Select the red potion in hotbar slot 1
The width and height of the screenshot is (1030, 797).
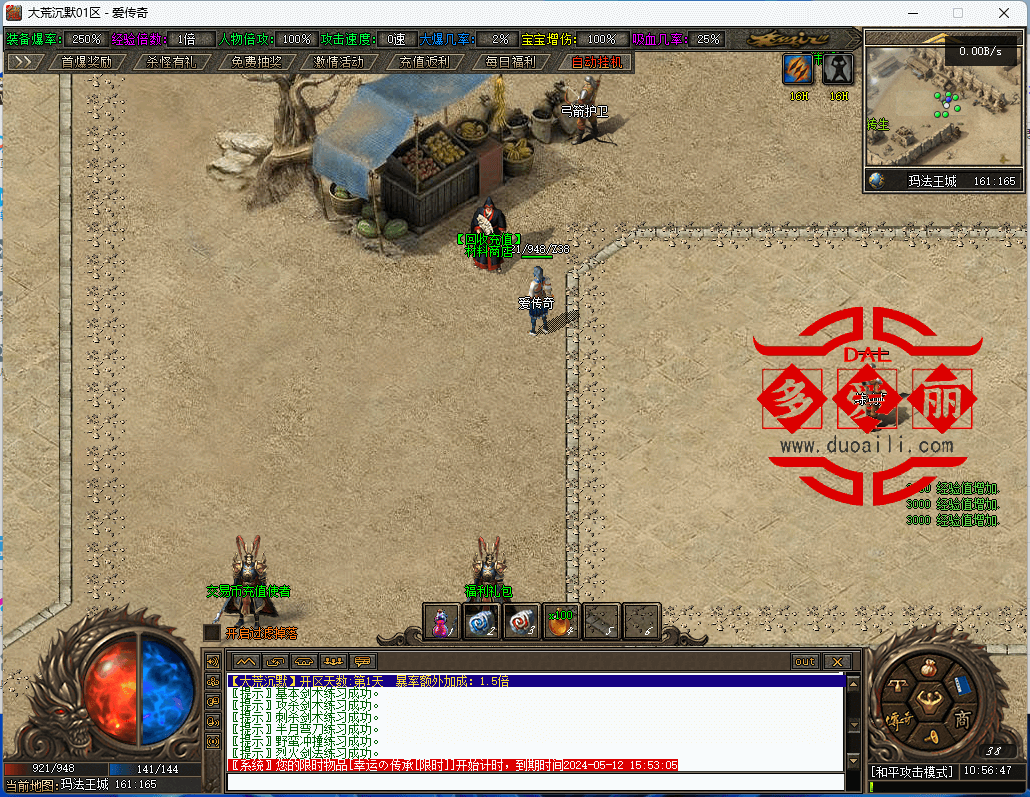click(x=441, y=621)
